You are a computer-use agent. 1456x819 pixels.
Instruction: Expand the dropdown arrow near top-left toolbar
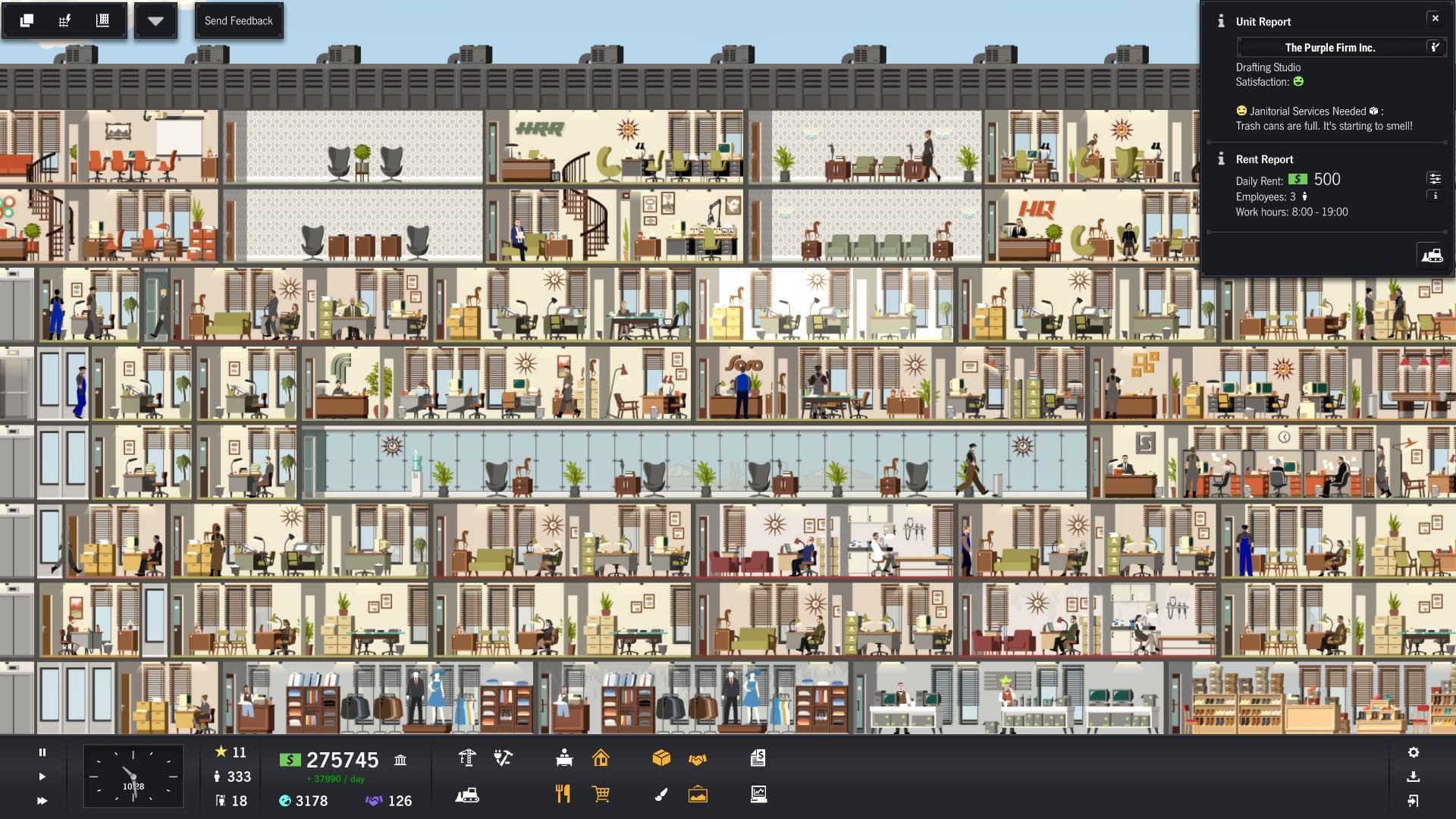point(155,20)
